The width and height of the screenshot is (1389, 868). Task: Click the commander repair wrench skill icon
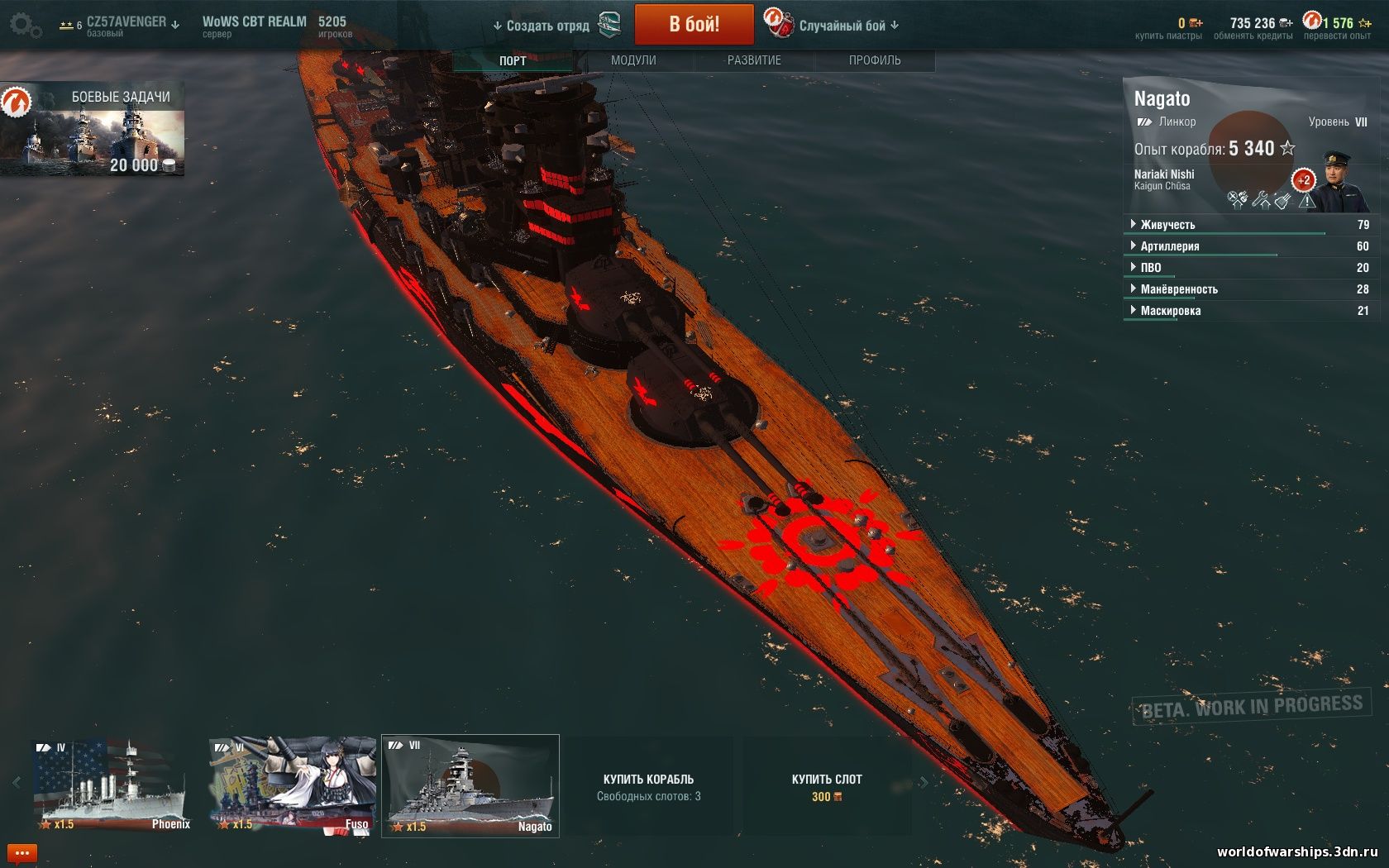click(1261, 201)
